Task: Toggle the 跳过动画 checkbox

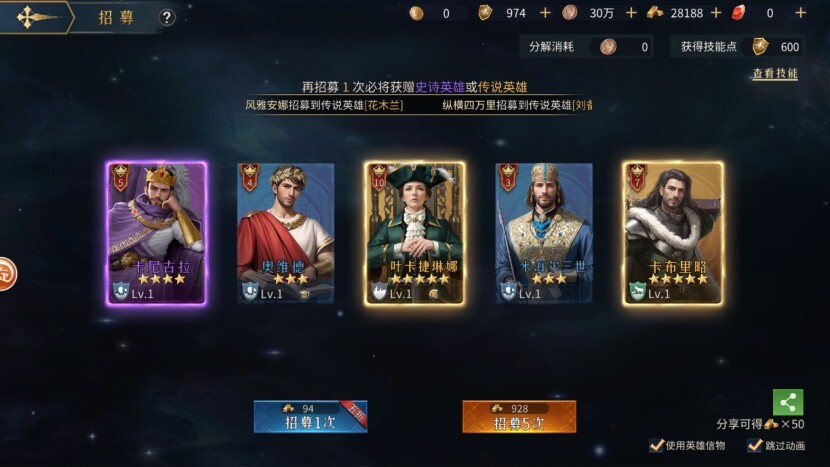Action: (755, 445)
